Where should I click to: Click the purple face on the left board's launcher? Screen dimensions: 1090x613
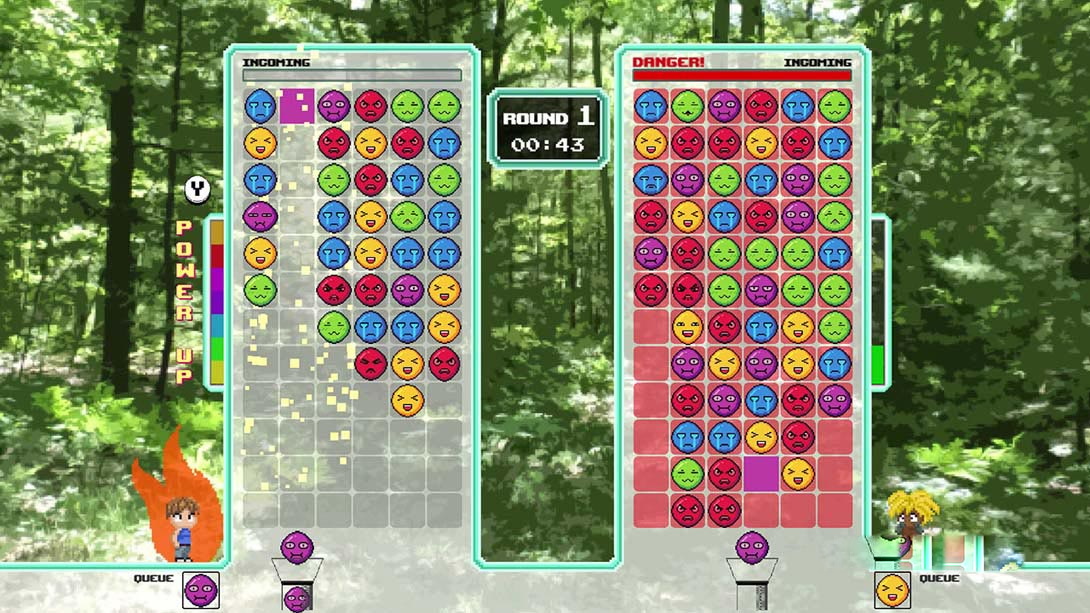297,546
